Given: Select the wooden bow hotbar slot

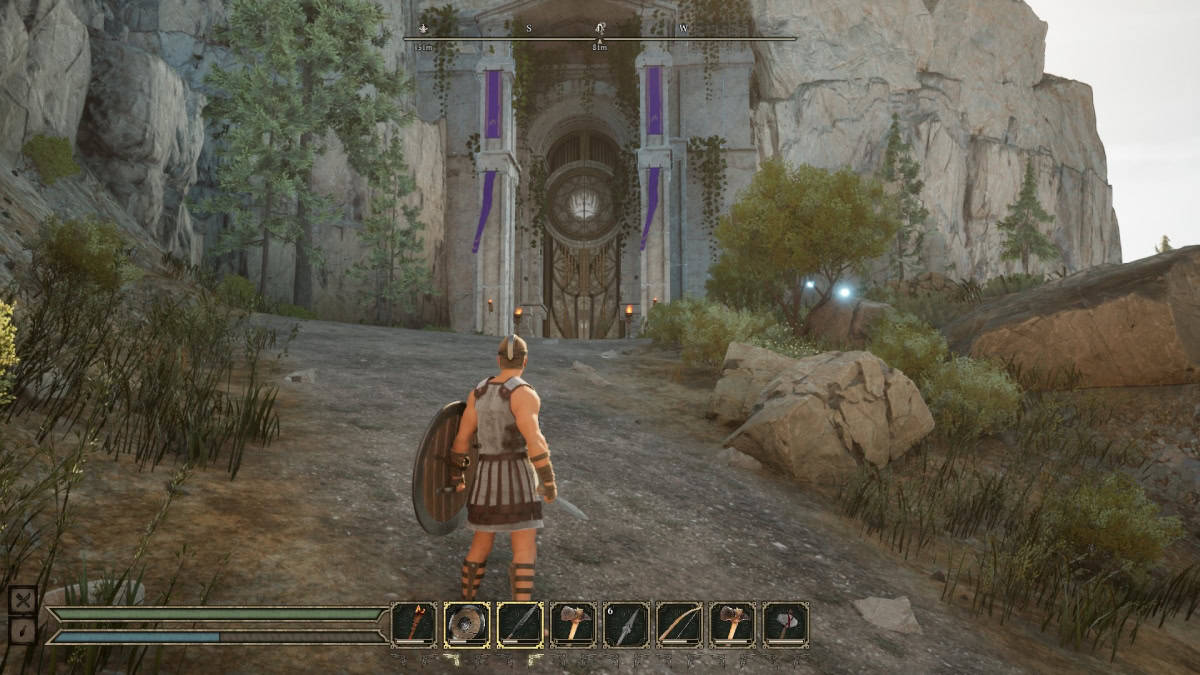Looking at the screenshot, I should [x=679, y=624].
